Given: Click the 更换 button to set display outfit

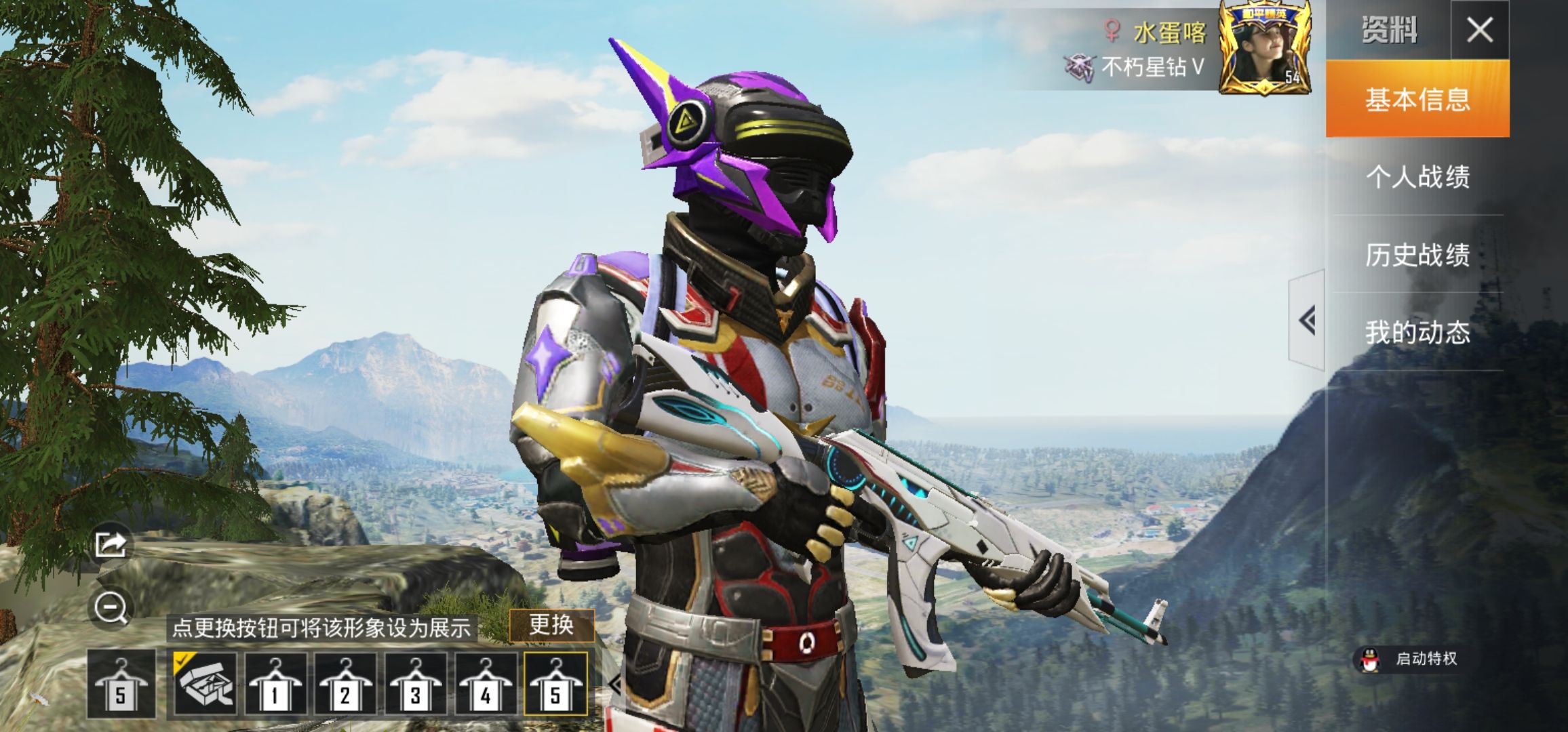Looking at the screenshot, I should [x=551, y=625].
